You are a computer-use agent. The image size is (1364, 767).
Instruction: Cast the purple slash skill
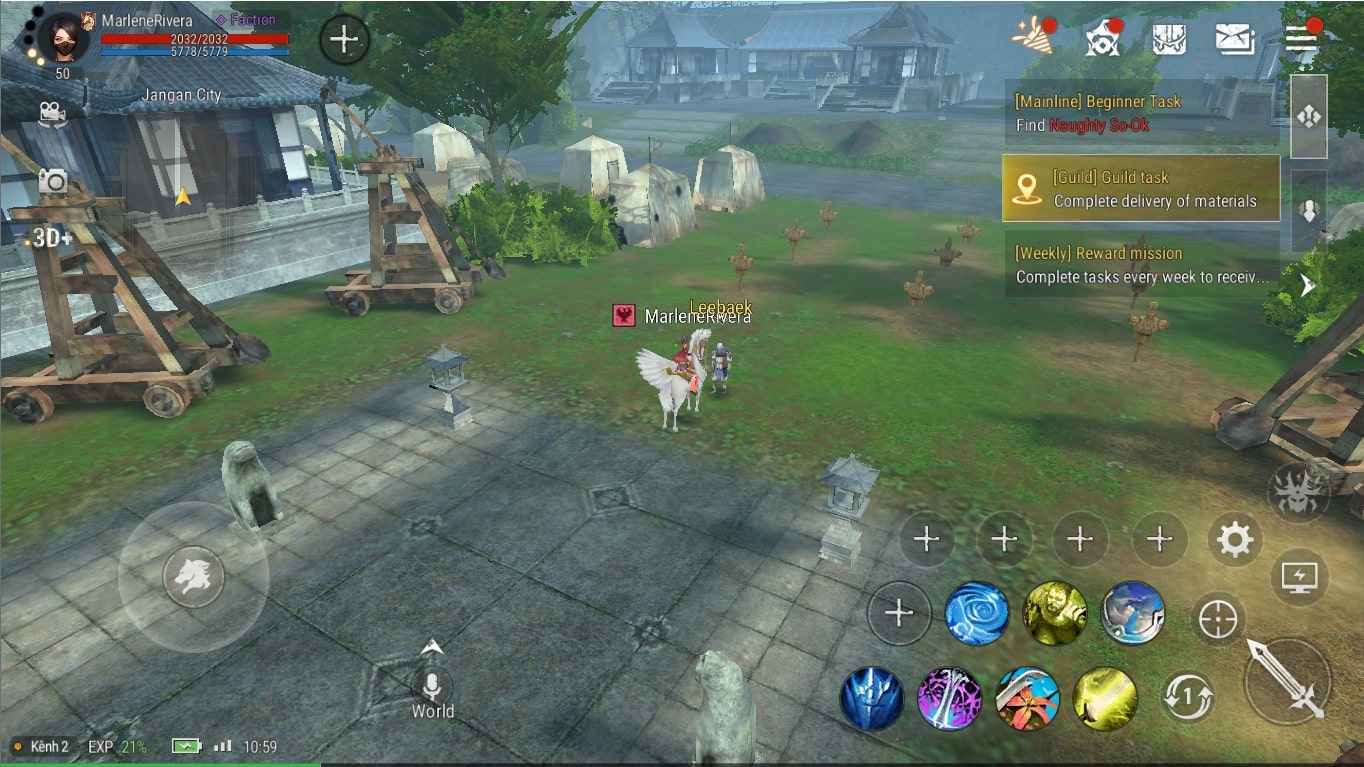pos(949,698)
